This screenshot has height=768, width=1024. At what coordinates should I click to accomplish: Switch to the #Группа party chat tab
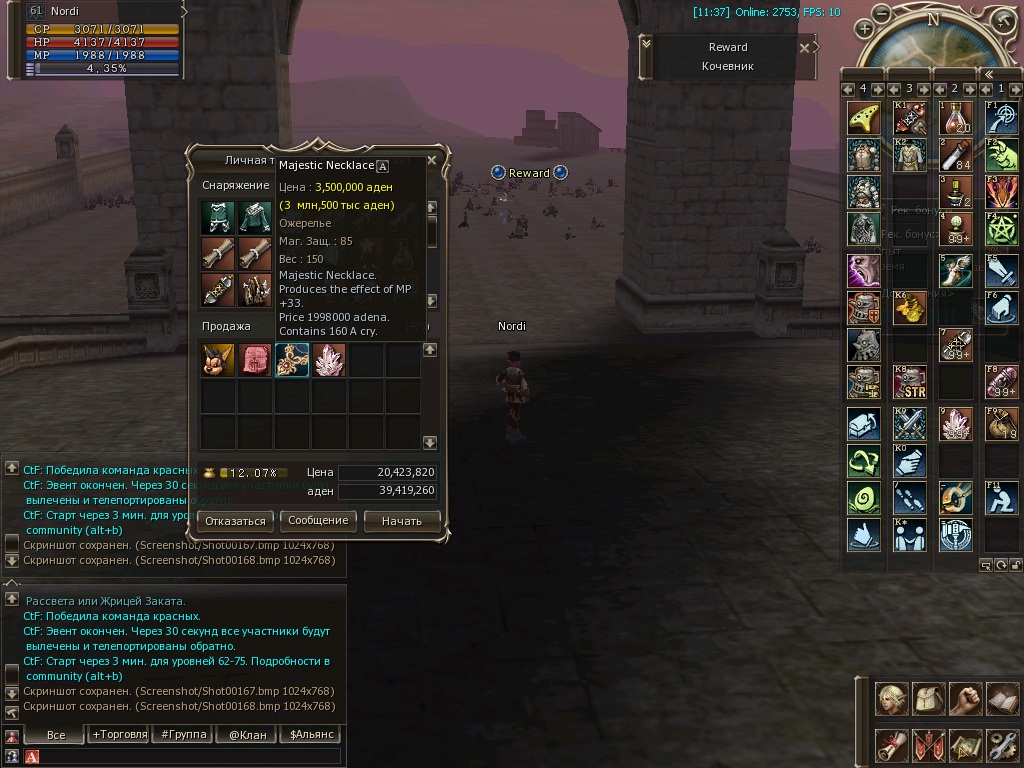click(x=183, y=734)
